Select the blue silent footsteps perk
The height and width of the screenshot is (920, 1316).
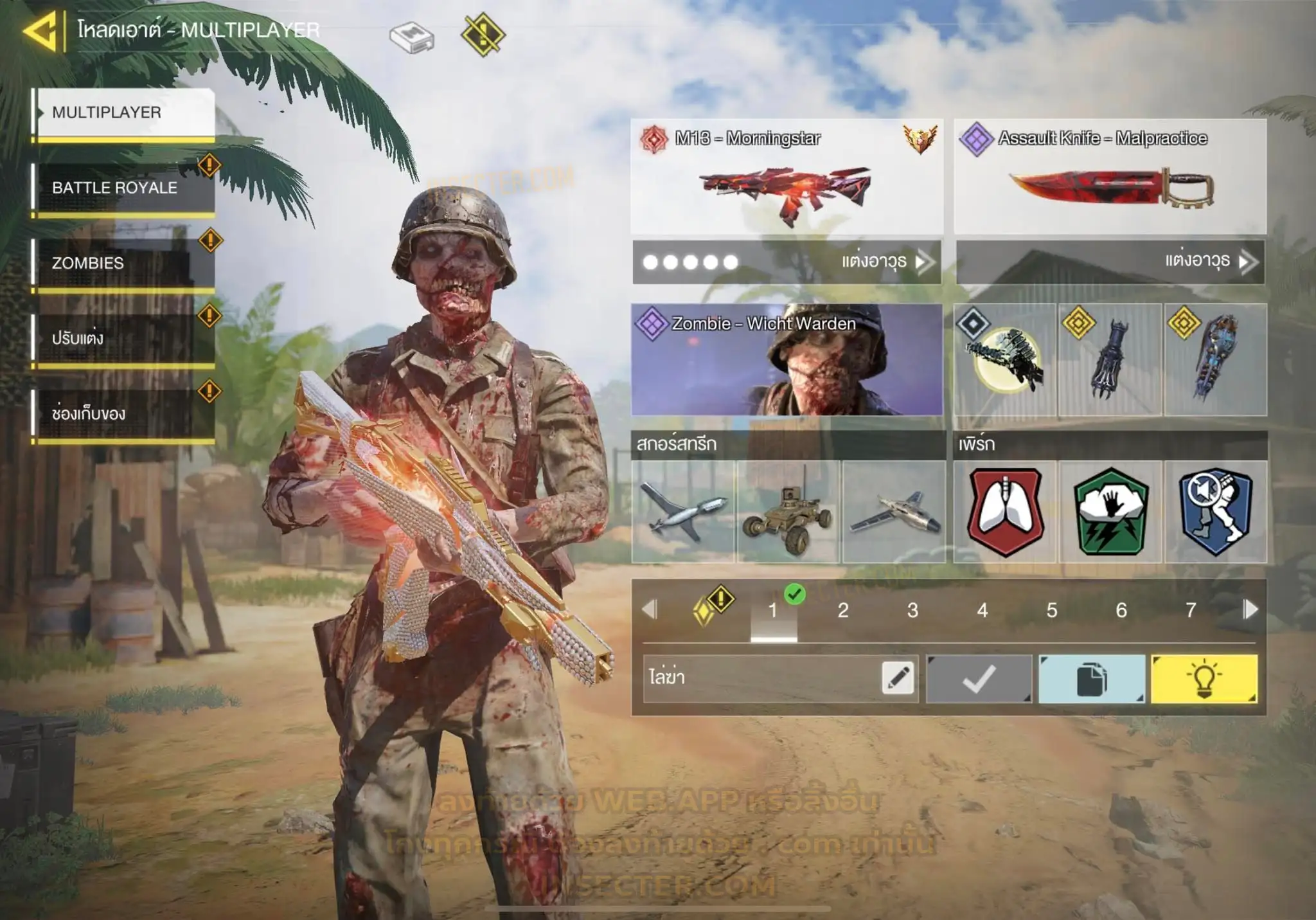pyautogui.click(x=1216, y=512)
